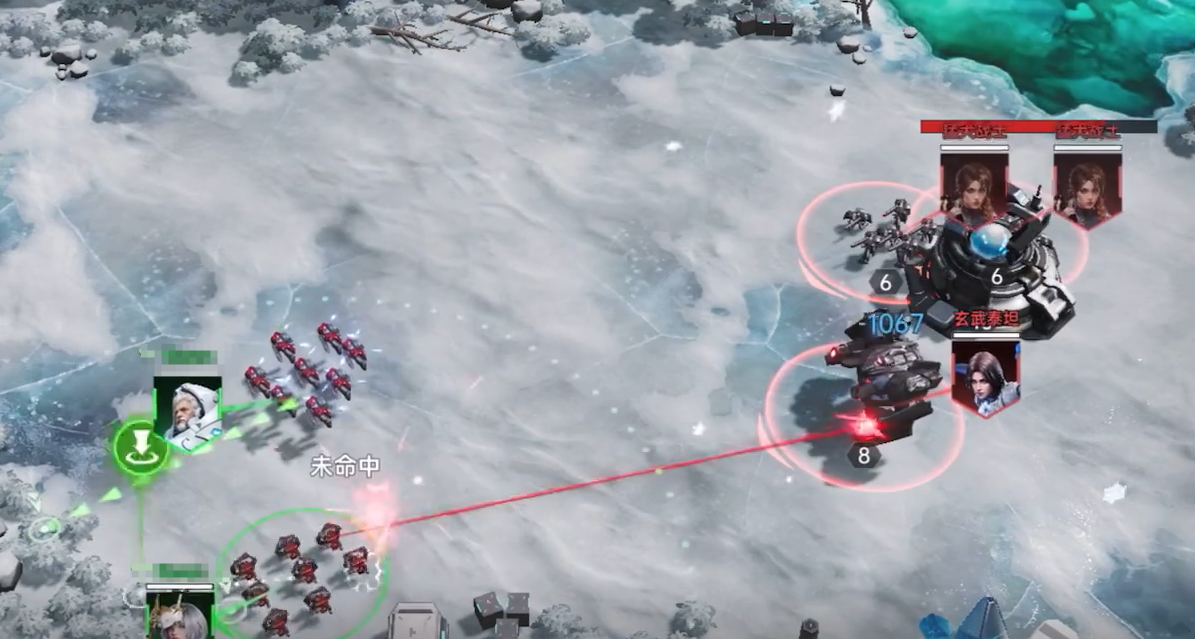Tap the green downward-arrow landing icon
Screen dimensions: 1195x639
[x=140, y=446]
